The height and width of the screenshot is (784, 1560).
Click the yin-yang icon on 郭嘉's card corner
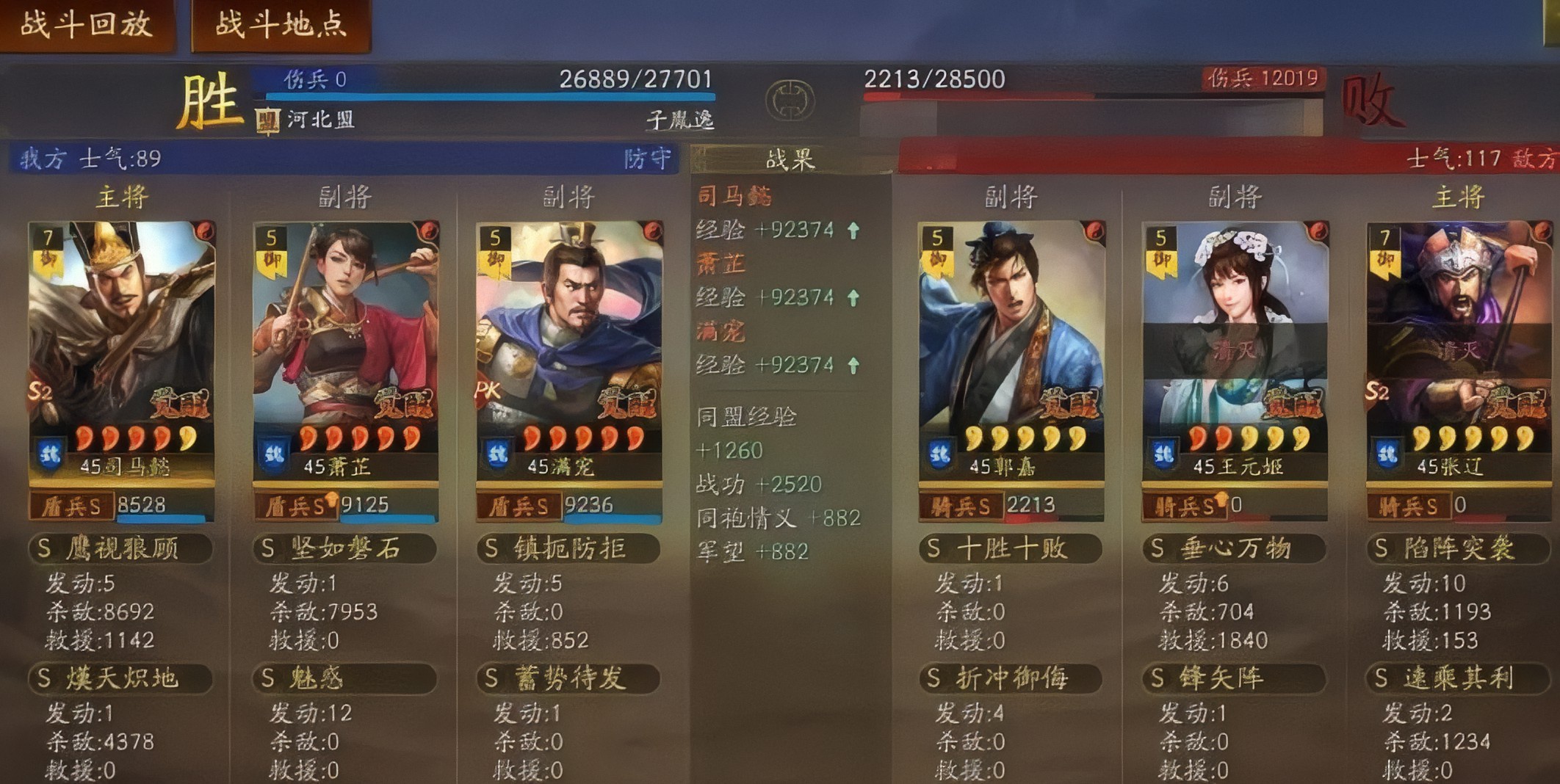pos(1094,231)
